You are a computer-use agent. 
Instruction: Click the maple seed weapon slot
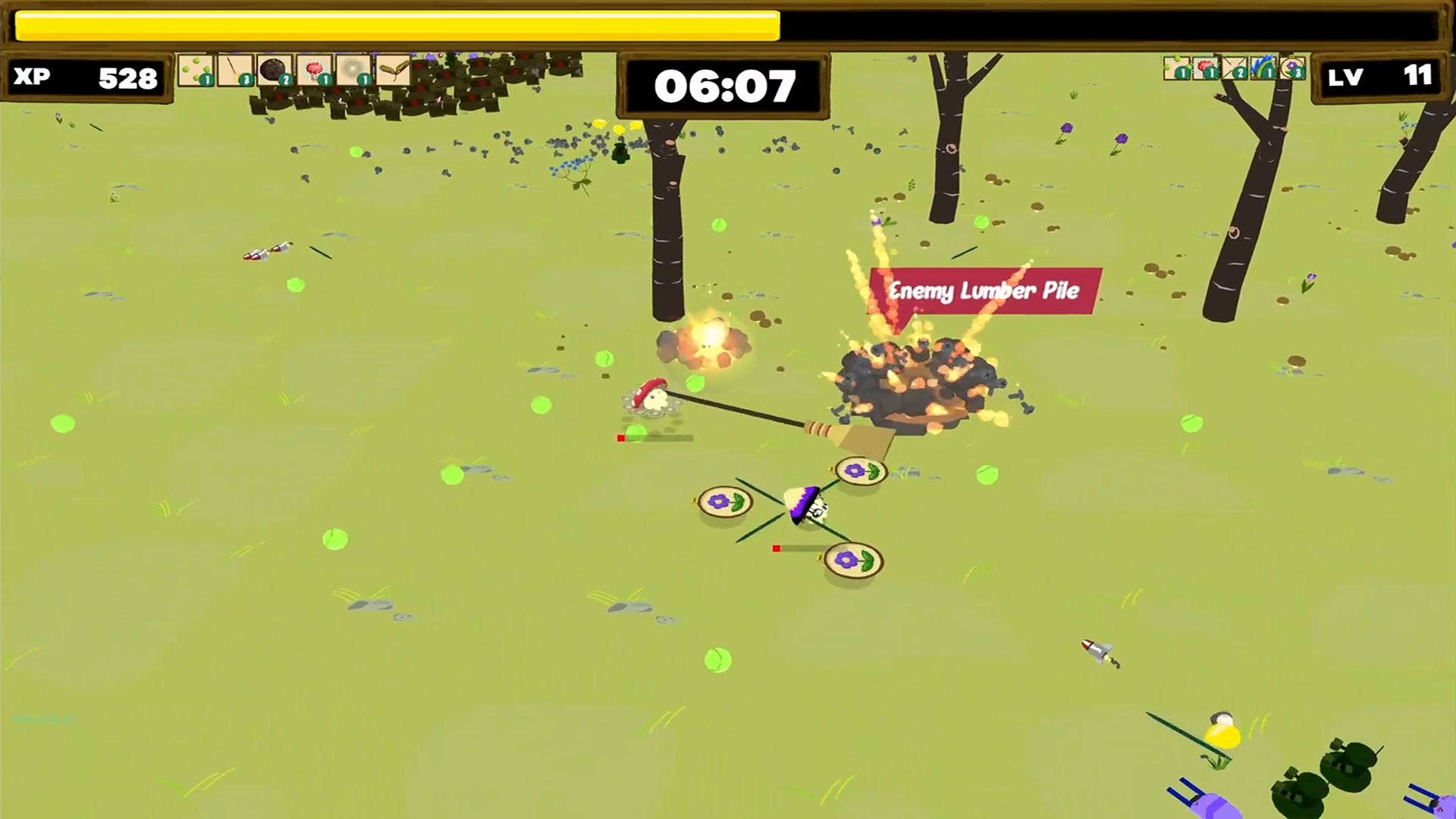click(x=393, y=70)
